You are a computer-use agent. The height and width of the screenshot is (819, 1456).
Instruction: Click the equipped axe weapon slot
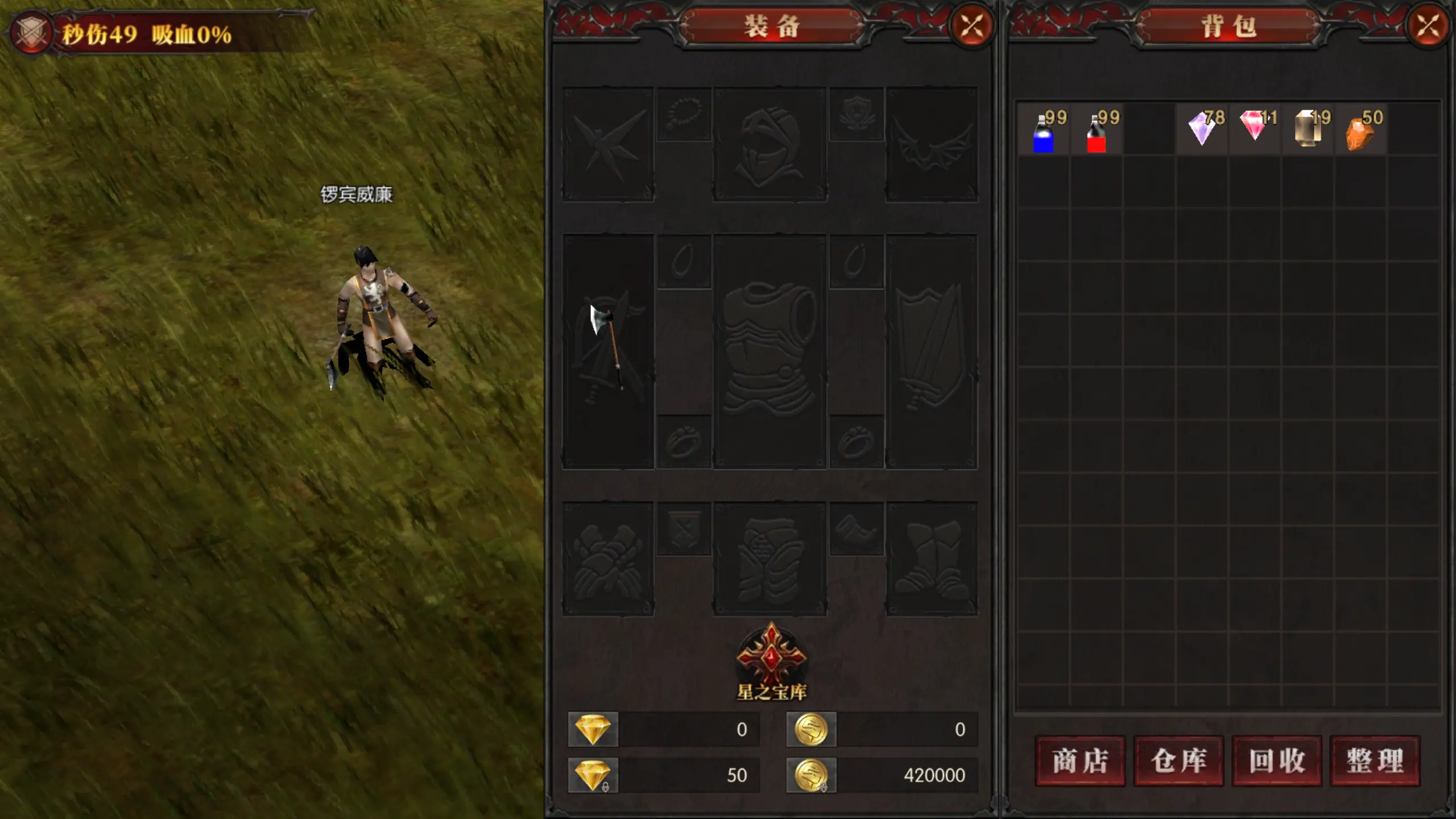pos(607,351)
